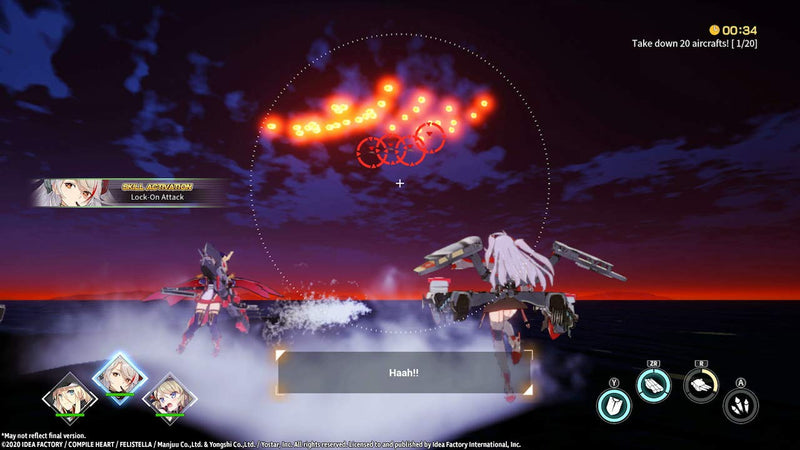Fire the triple torpedo tube weapon icon
The image size is (800, 450).
tap(654, 383)
